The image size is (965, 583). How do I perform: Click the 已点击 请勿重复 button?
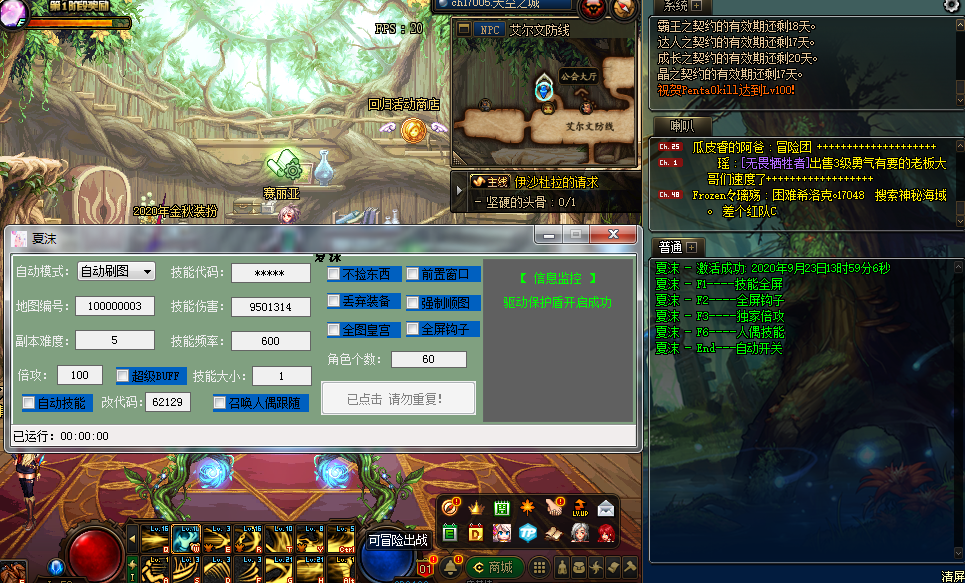click(x=398, y=398)
